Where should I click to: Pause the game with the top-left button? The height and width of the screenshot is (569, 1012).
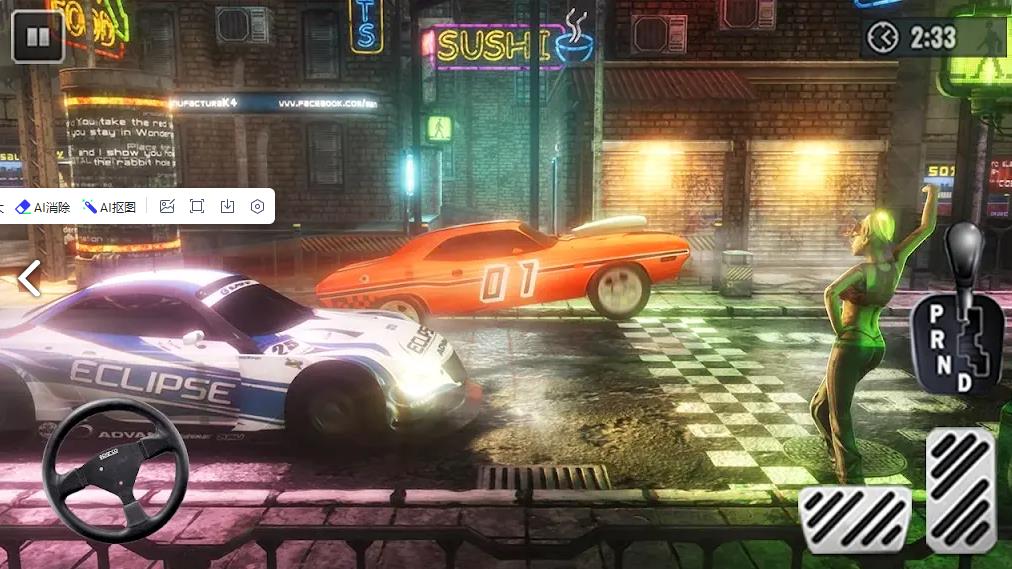(37, 37)
